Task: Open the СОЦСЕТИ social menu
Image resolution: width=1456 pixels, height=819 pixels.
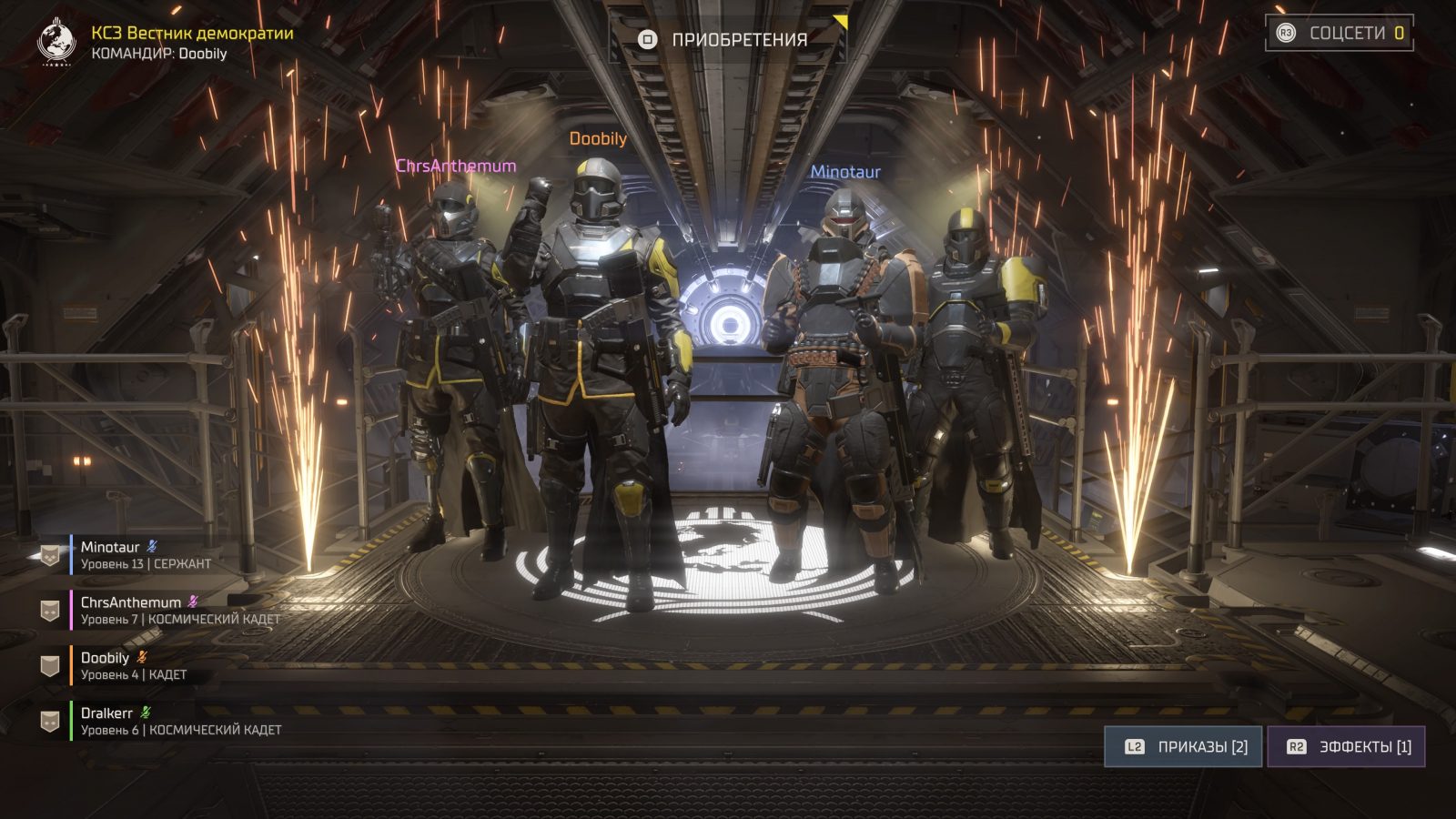Action: (1339, 33)
